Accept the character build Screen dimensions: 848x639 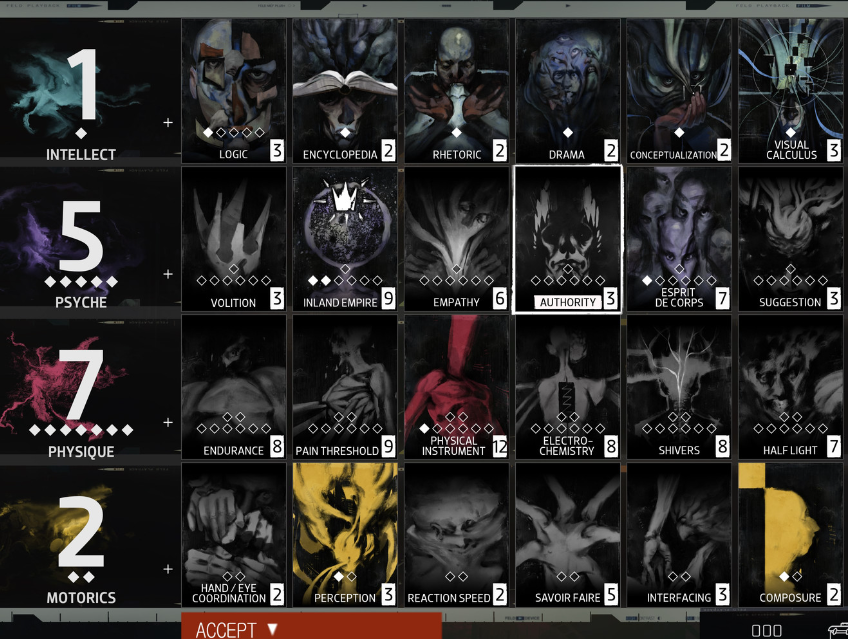310,628
